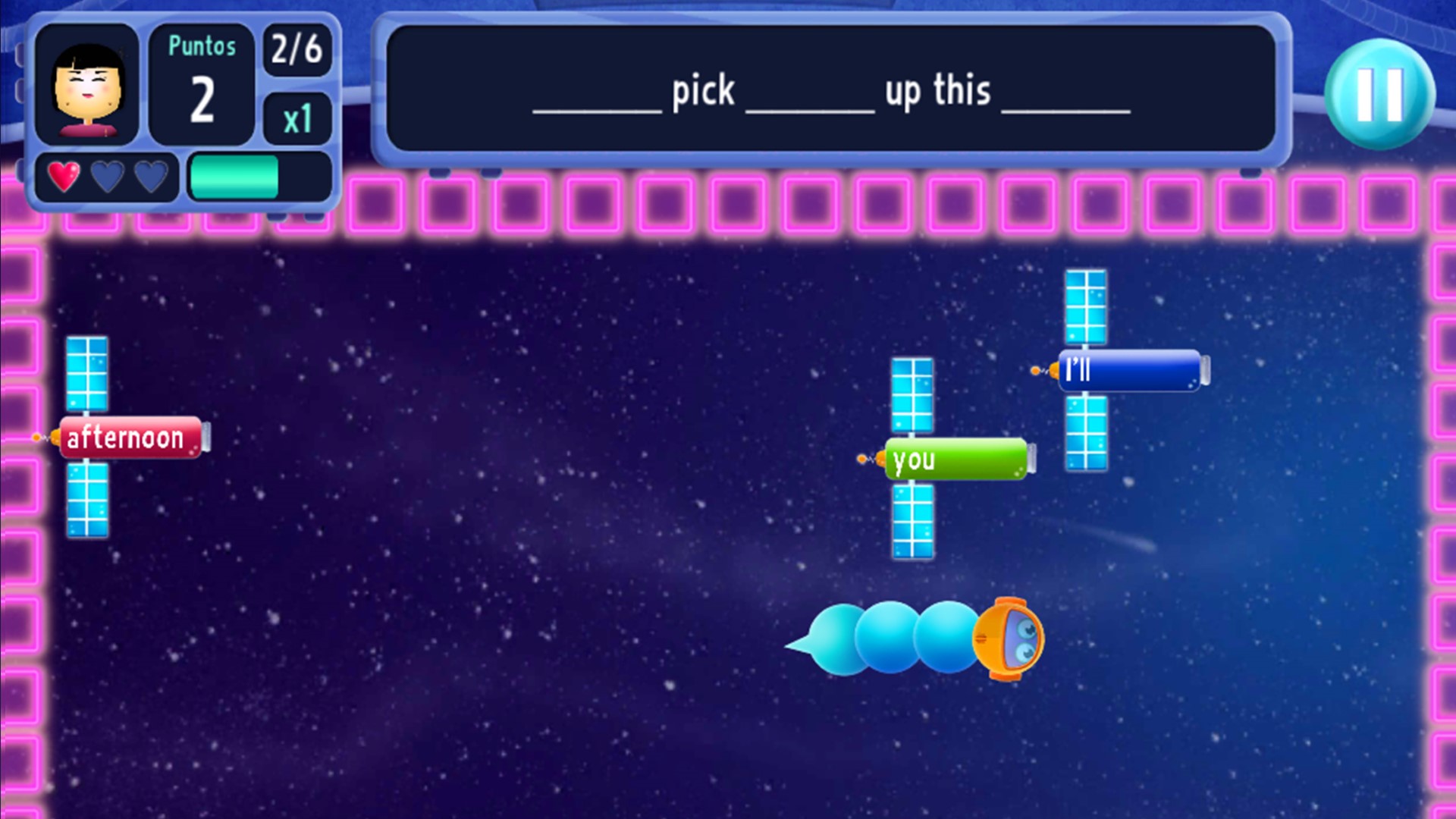Click the Puntos score display
This screenshot has width=1456, height=819.
[200, 82]
